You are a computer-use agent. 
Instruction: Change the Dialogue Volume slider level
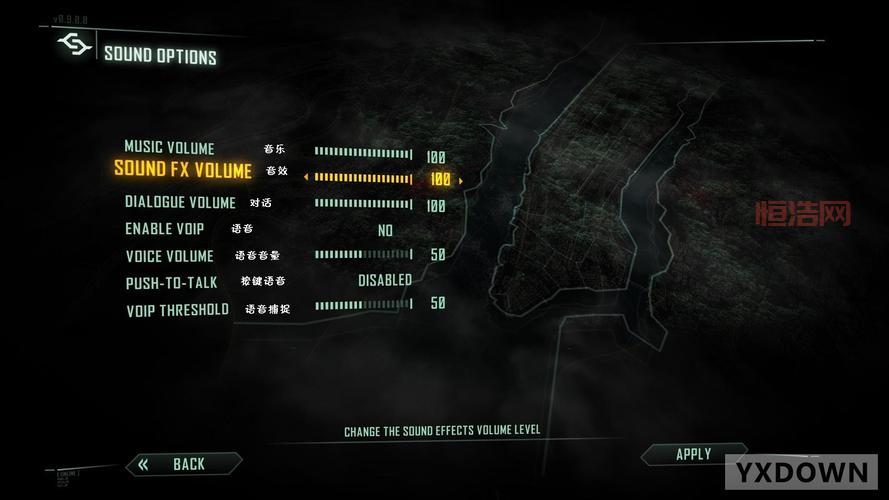363,204
